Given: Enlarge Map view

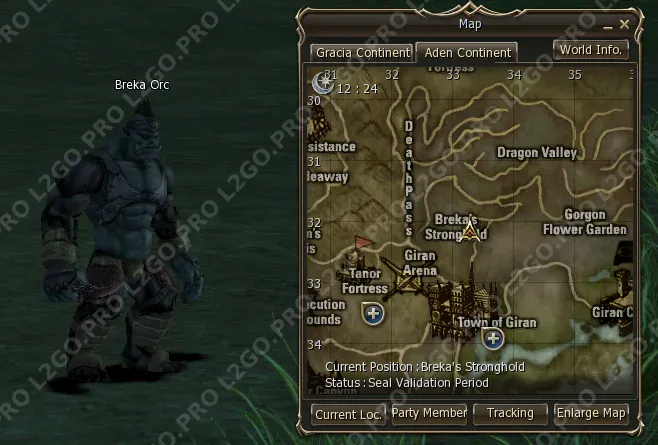Looking at the screenshot, I should pos(591,412).
